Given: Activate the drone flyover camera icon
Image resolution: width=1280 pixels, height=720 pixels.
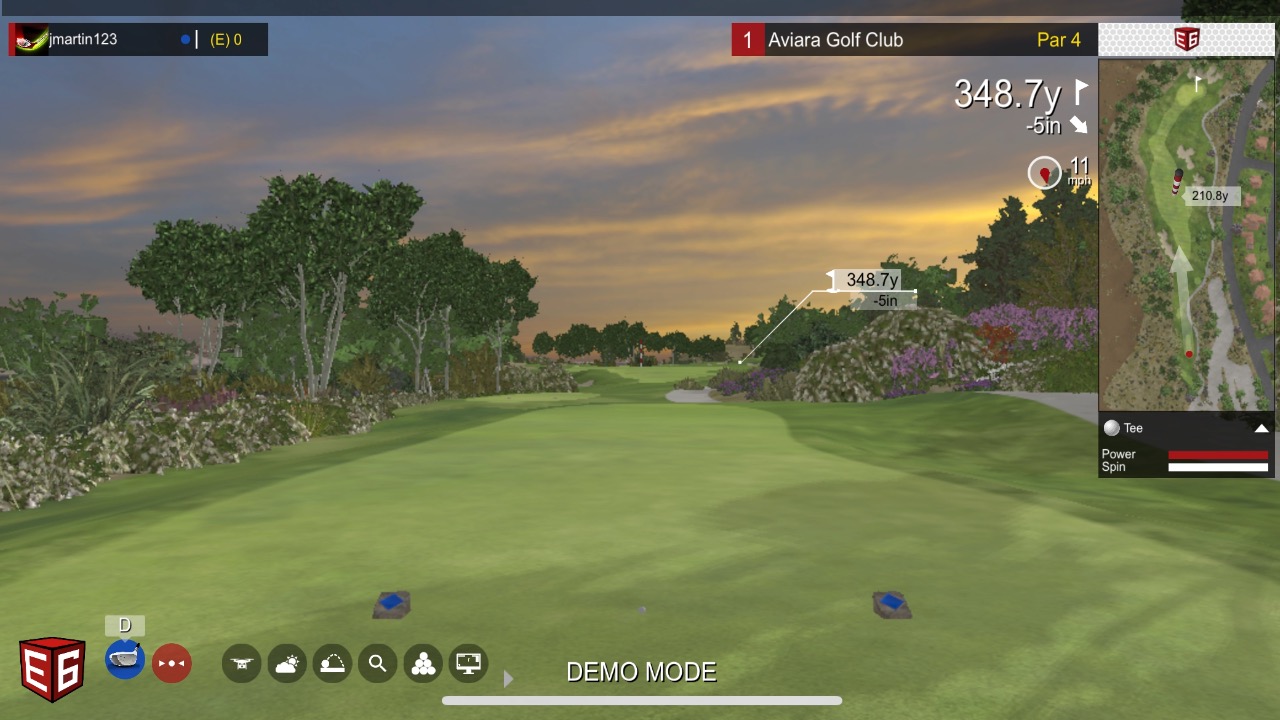Looking at the screenshot, I should 241,663.
